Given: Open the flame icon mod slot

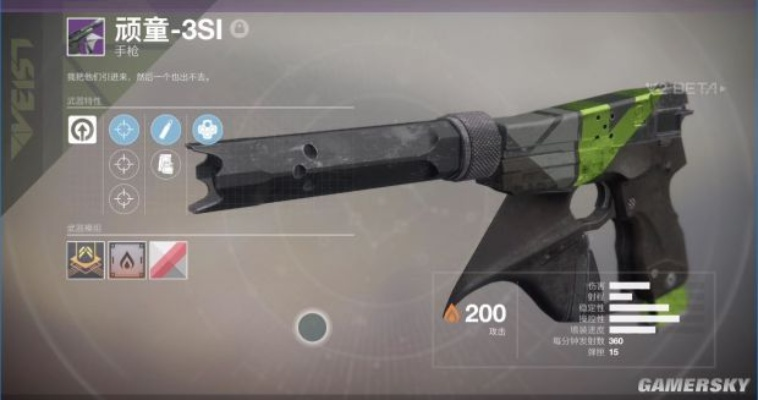Looking at the screenshot, I should tap(125, 262).
